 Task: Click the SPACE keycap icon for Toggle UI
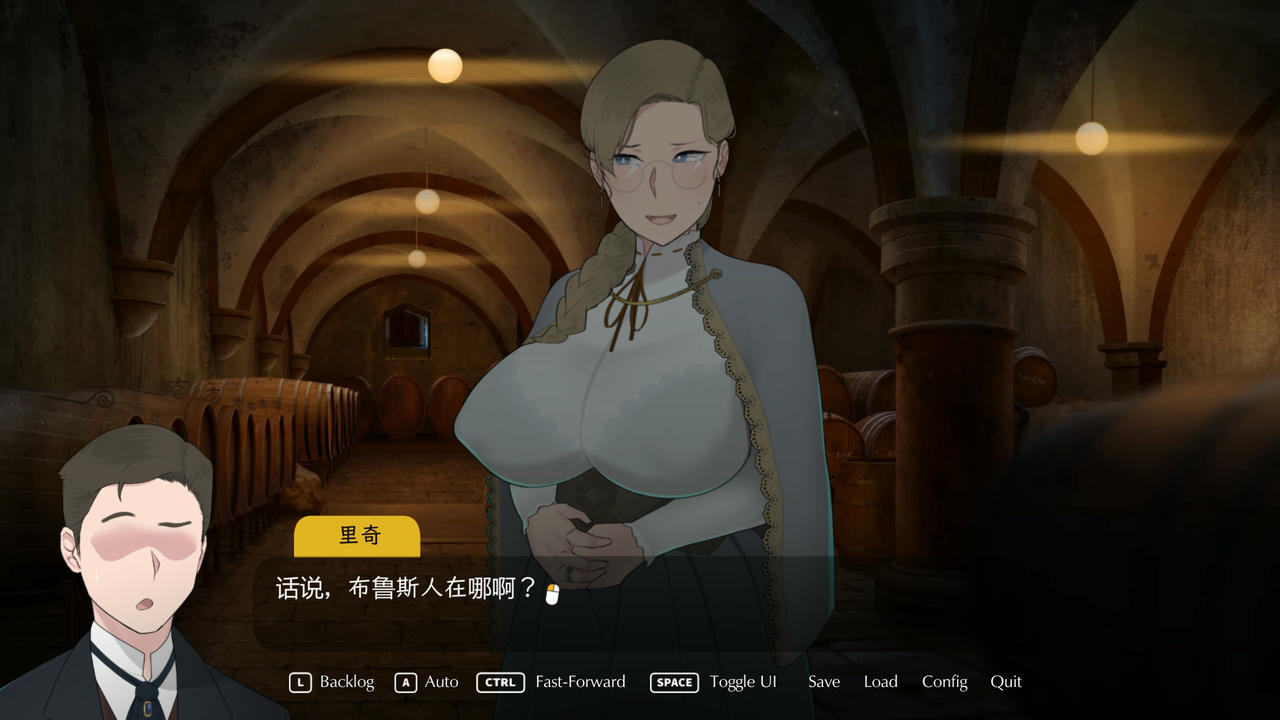click(x=674, y=682)
